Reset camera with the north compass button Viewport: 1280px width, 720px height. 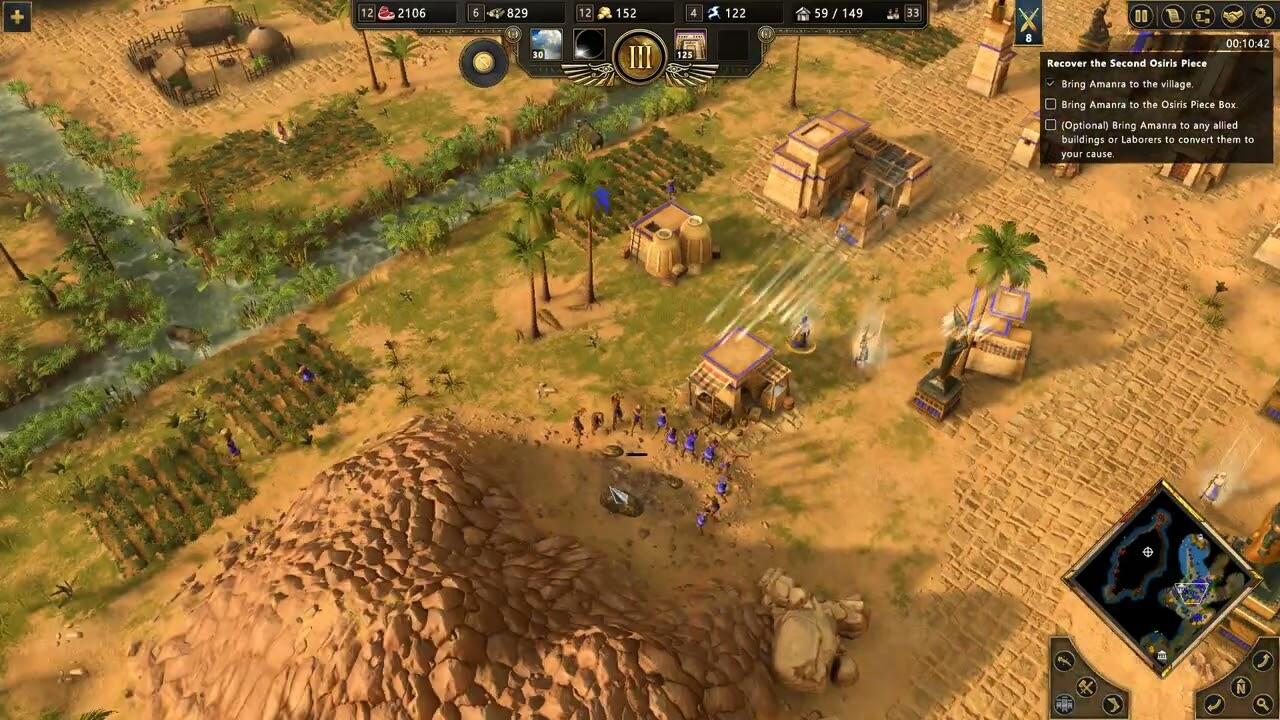point(1240,686)
